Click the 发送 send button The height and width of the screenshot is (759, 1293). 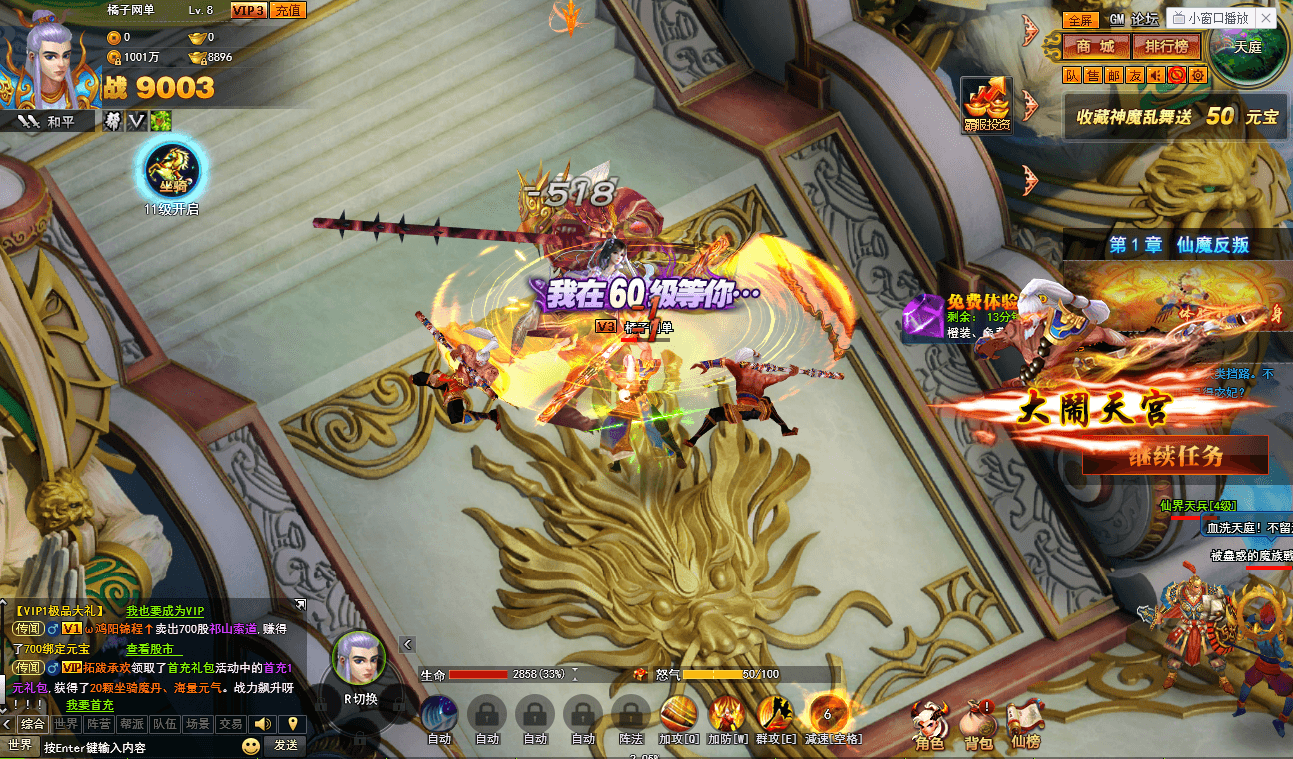286,746
